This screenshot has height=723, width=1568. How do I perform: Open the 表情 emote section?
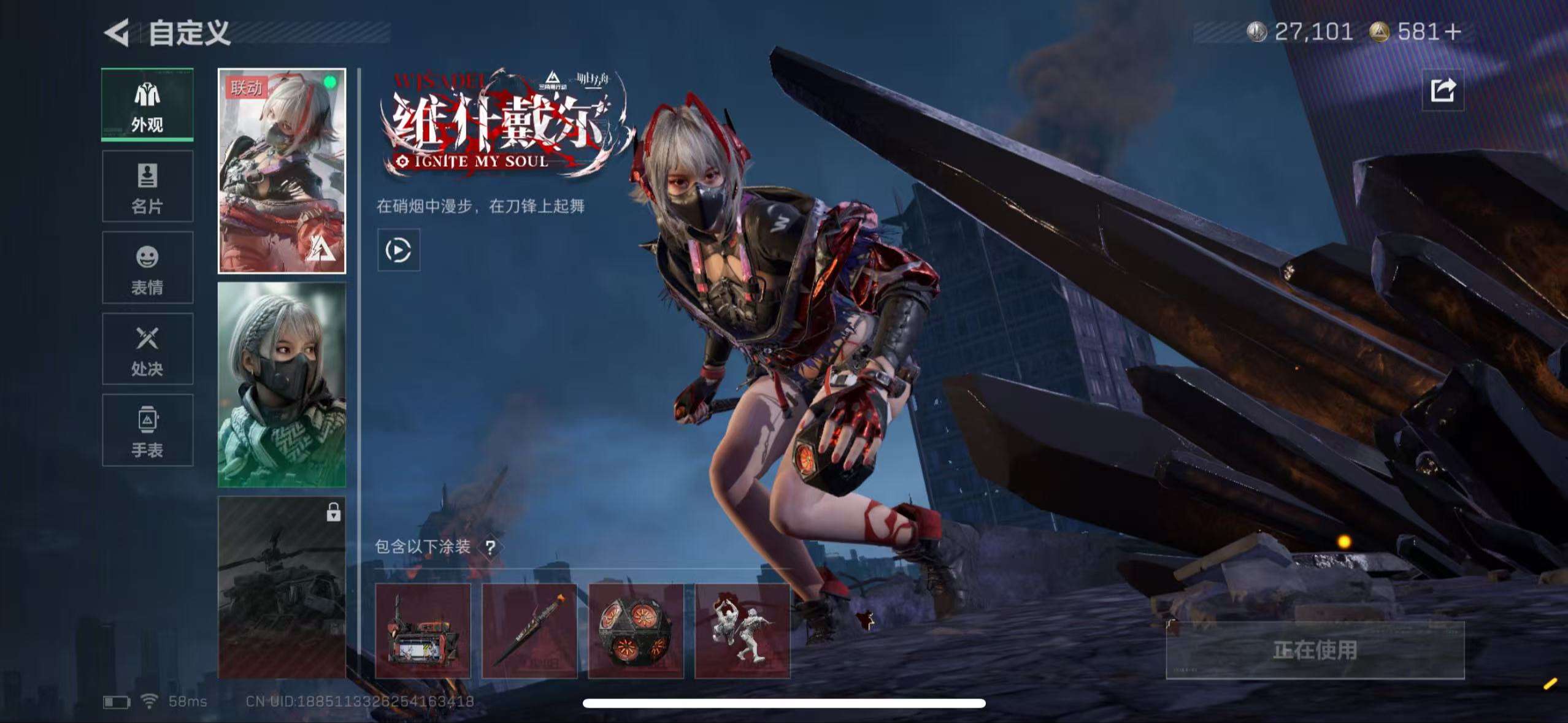pyautogui.click(x=147, y=267)
